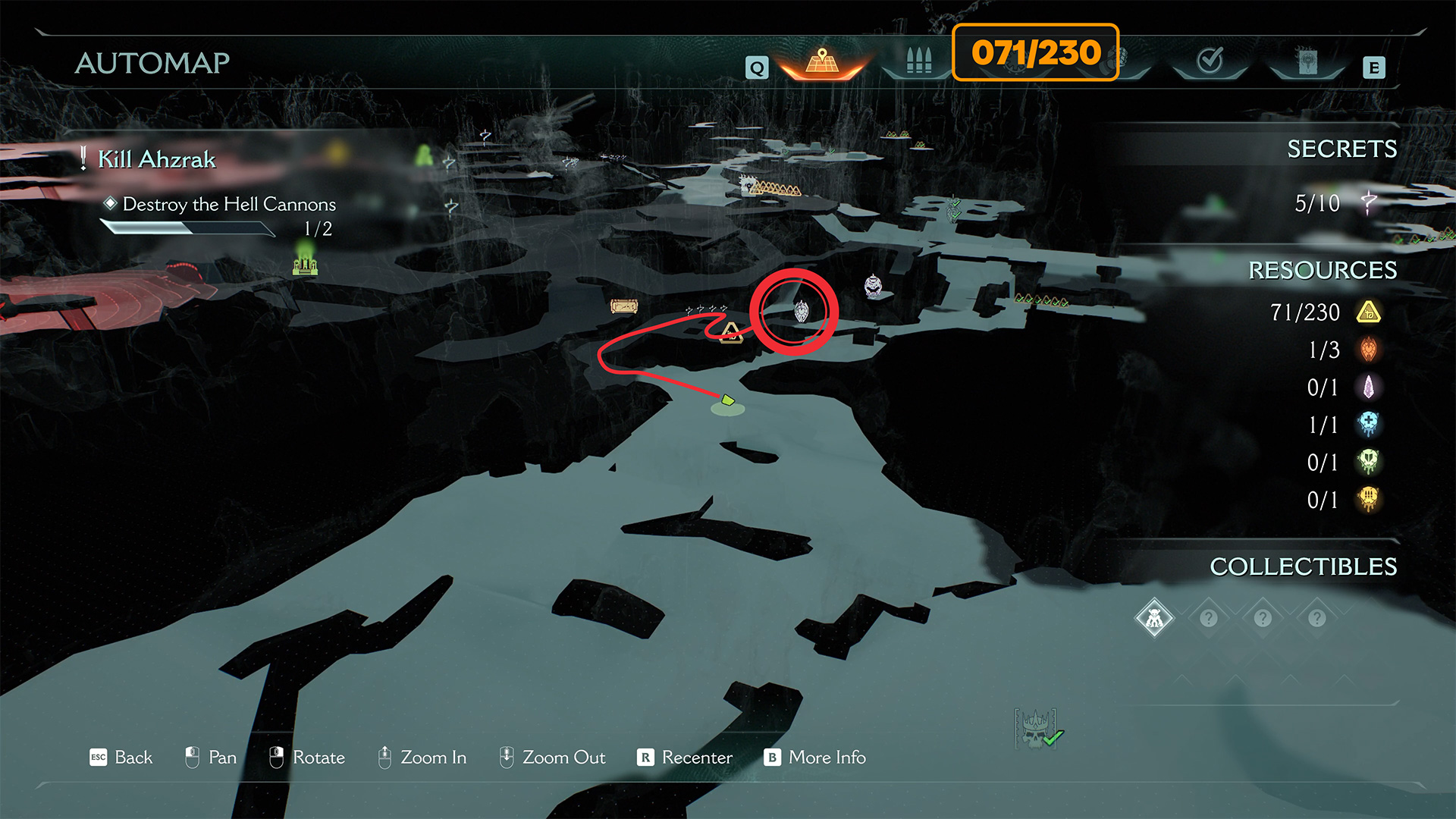
Task: Open the codex book tab
Action: pyautogui.click(x=1307, y=62)
